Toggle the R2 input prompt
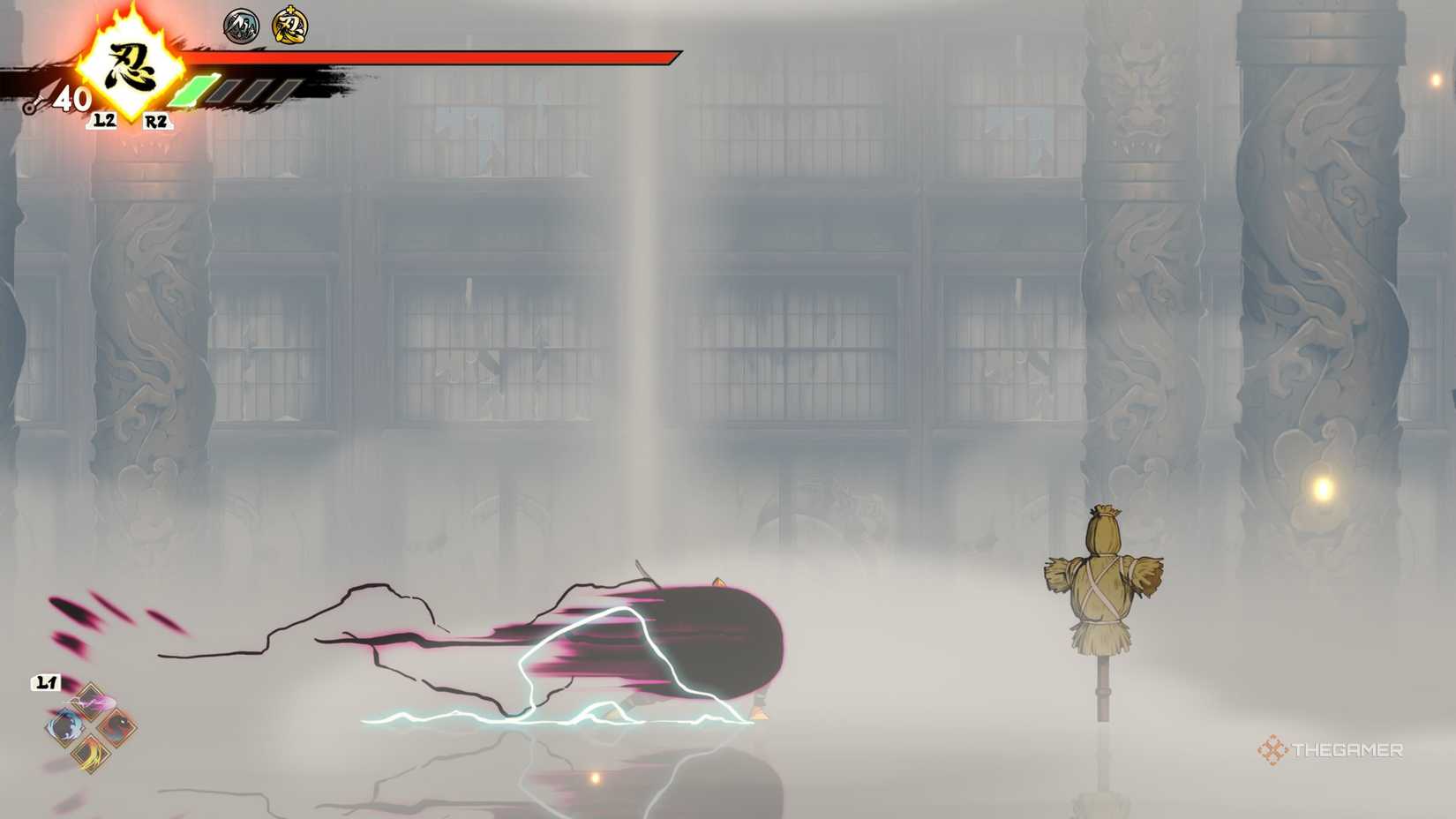 pyautogui.click(x=154, y=121)
